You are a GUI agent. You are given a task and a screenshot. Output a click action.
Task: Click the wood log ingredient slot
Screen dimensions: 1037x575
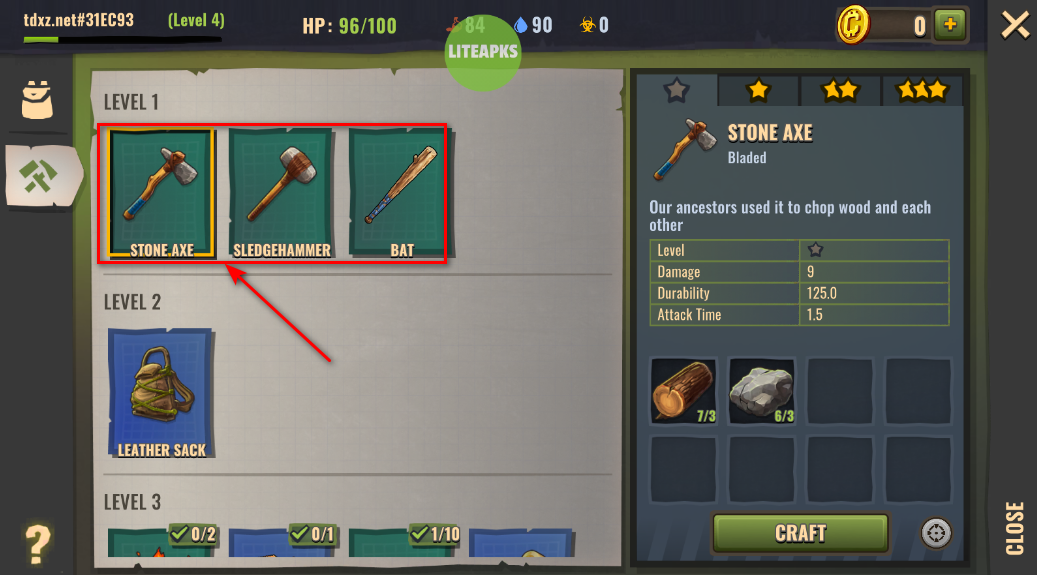coord(683,391)
